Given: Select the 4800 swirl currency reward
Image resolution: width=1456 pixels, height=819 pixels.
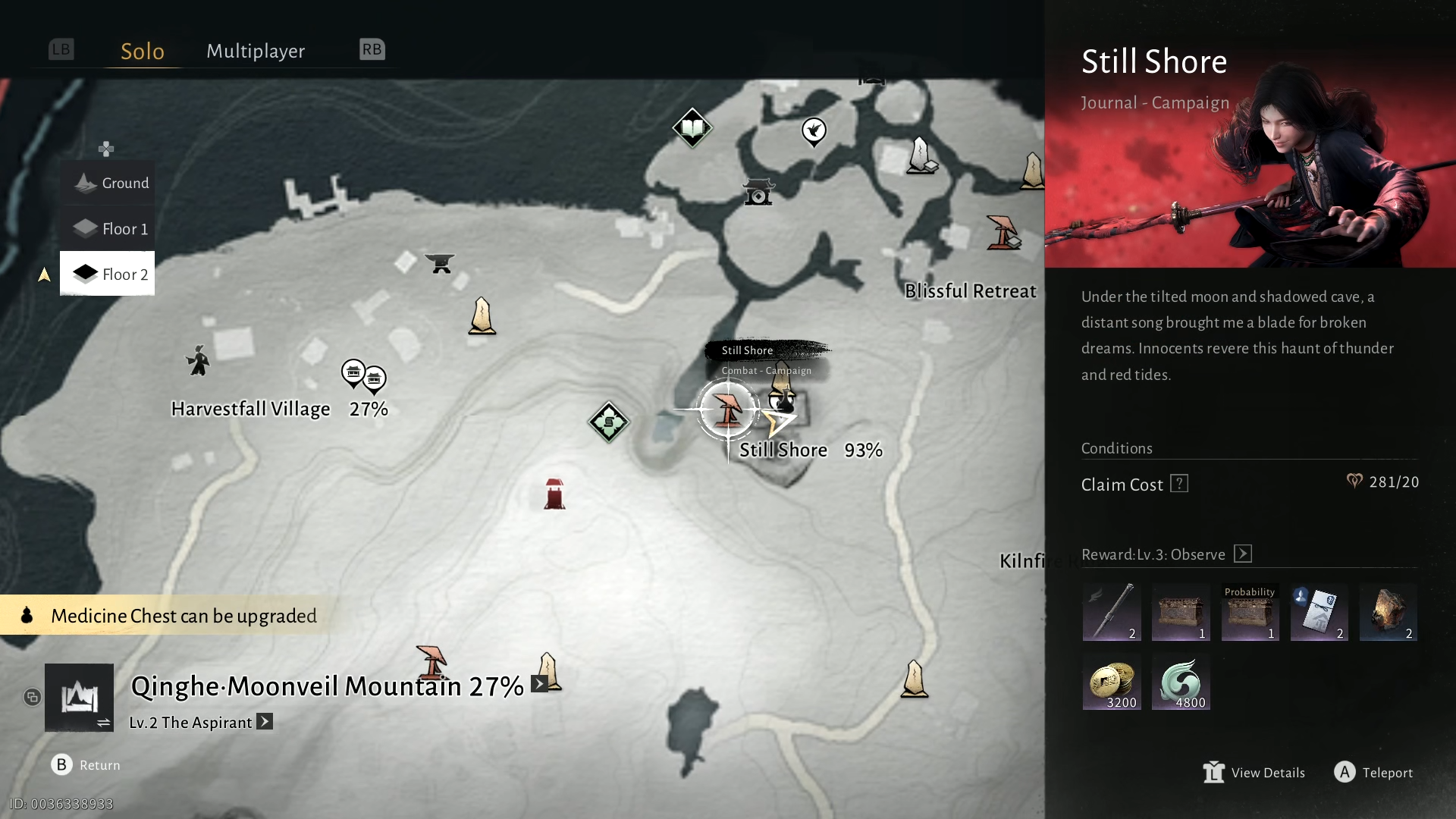Looking at the screenshot, I should click(1181, 682).
